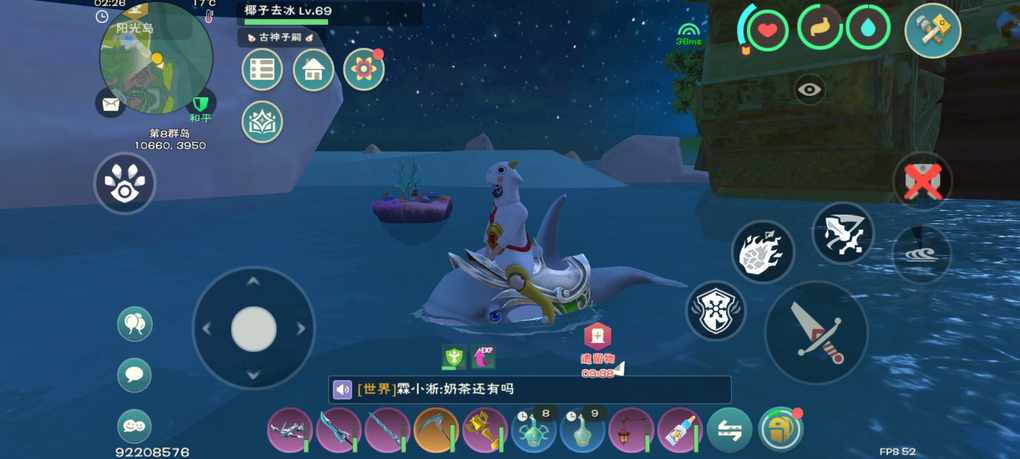Swap hotbar with the arrows button
1020x459 pixels.
click(x=729, y=431)
